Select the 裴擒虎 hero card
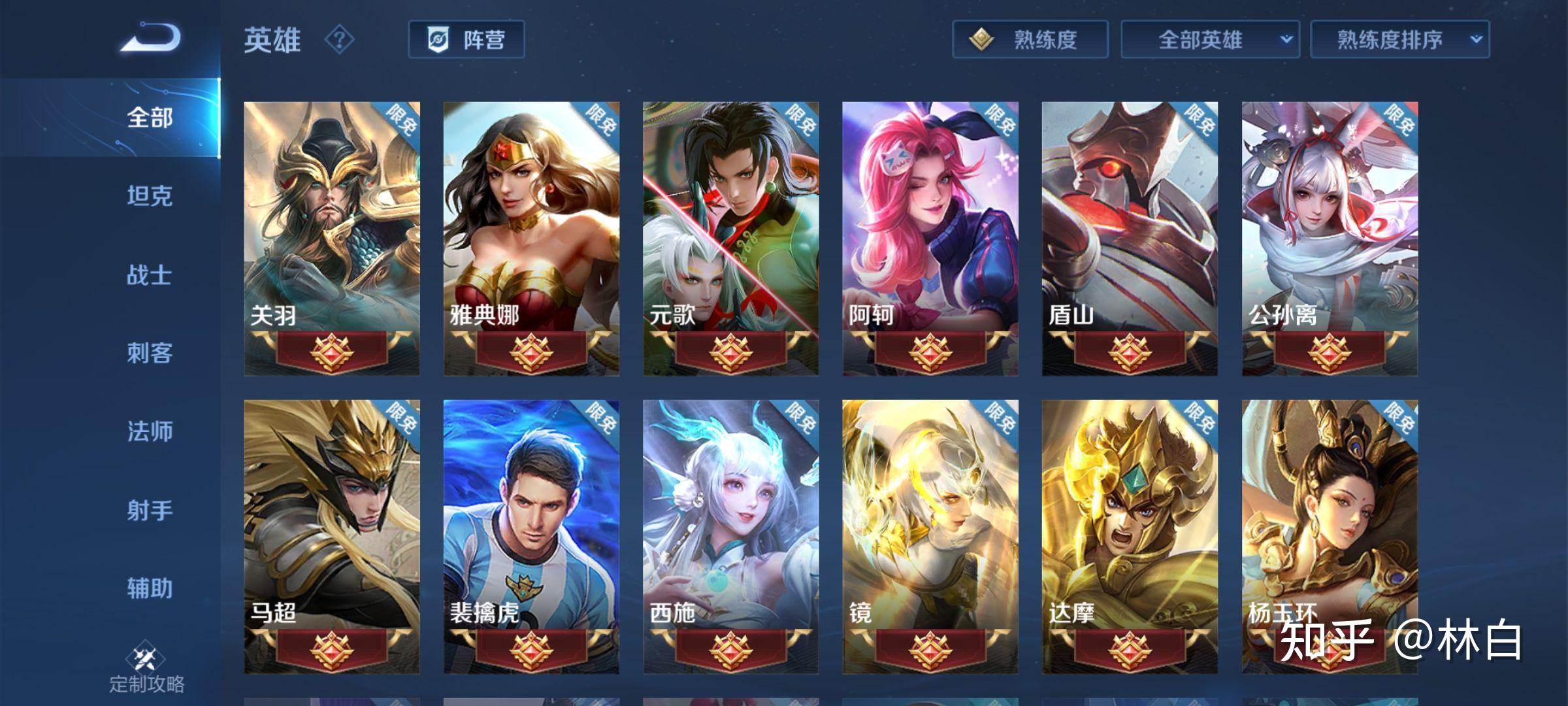Screen dimensions: 1568x706 [531, 536]
